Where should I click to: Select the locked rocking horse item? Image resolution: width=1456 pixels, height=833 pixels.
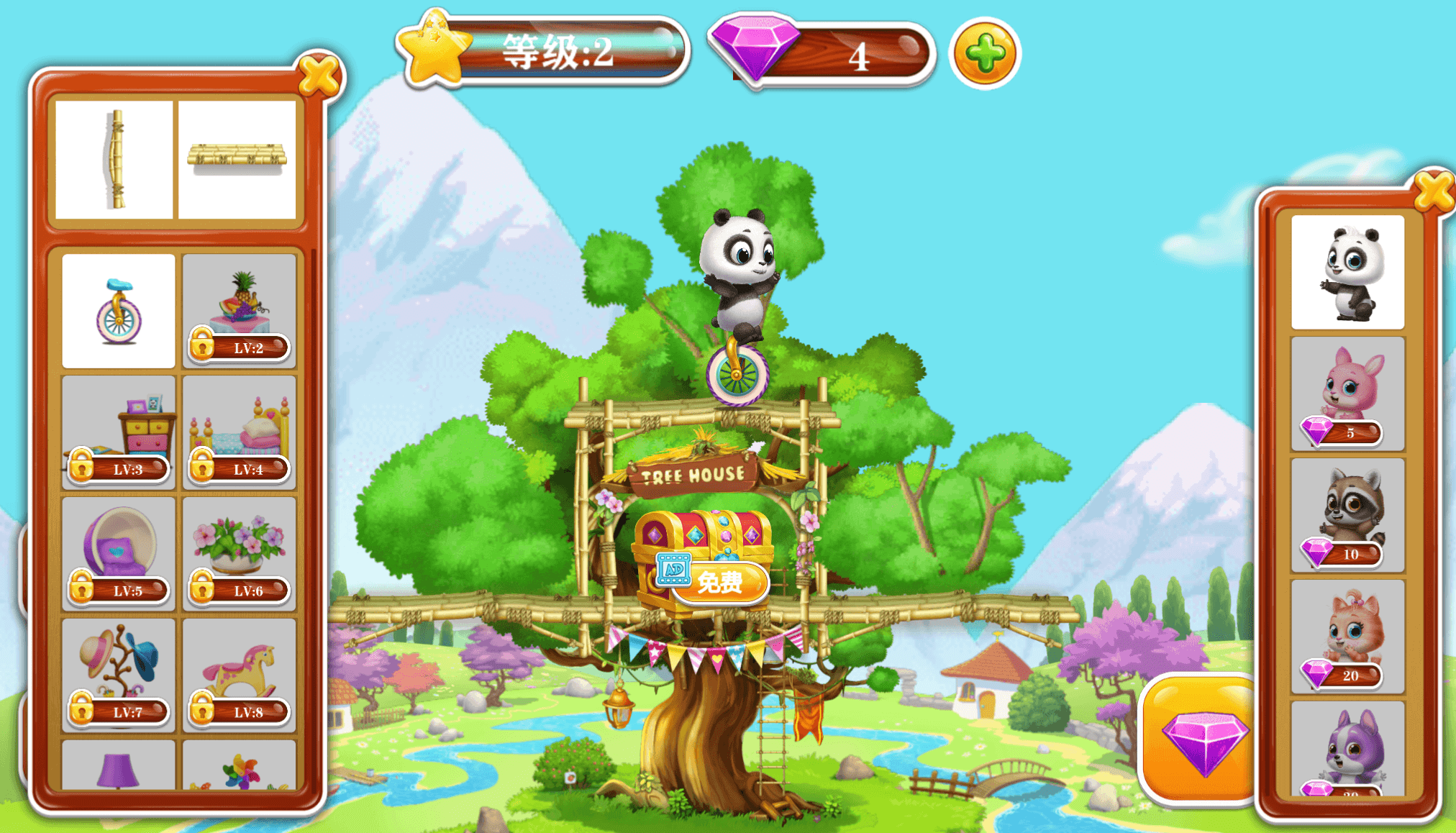pyautogui.click(x=240, y=675)
